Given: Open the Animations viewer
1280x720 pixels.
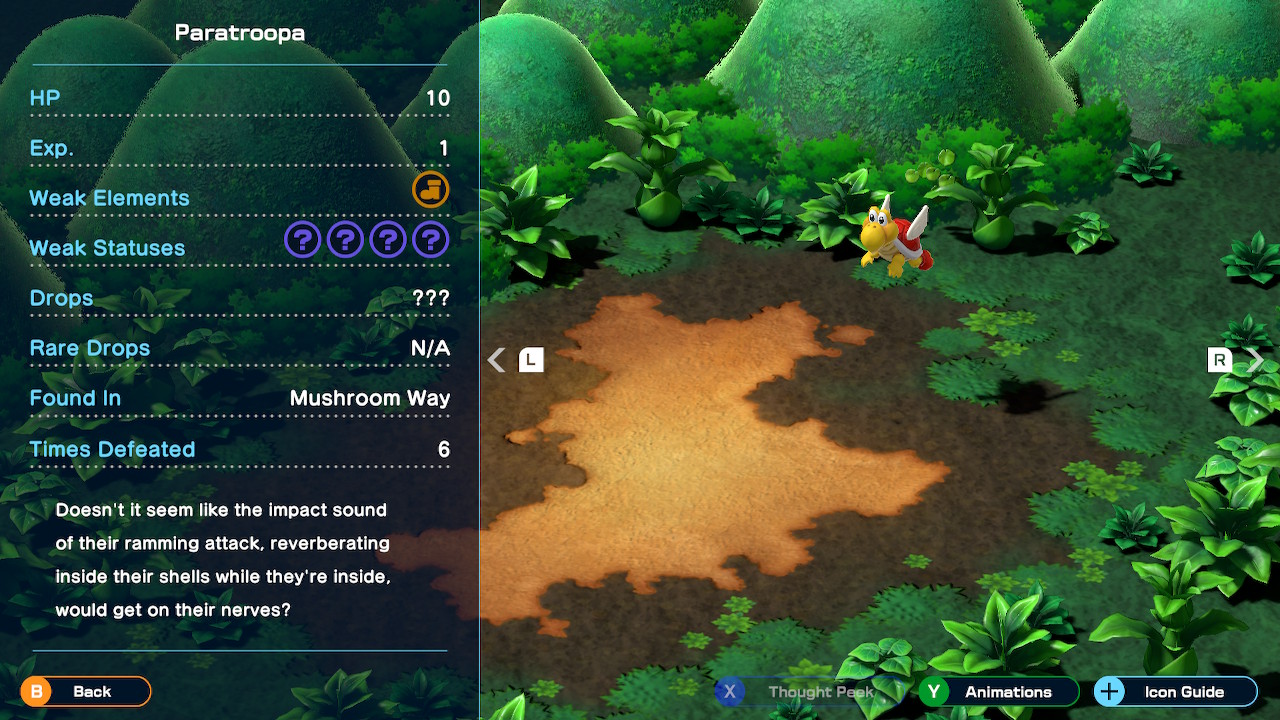Looking at the screenshot, I should tap(999, 692).
